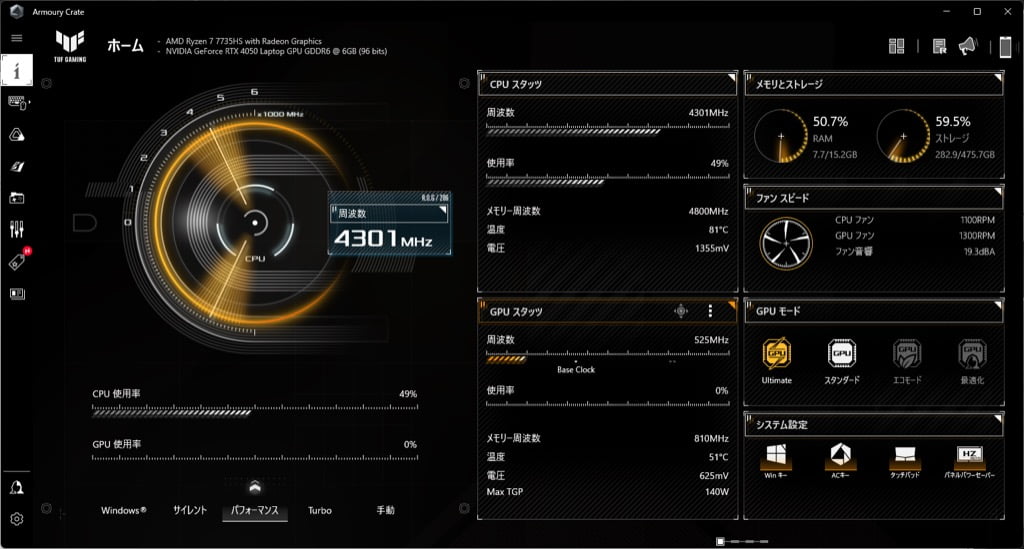Toggle the Win キー setting

click(777, 459)
